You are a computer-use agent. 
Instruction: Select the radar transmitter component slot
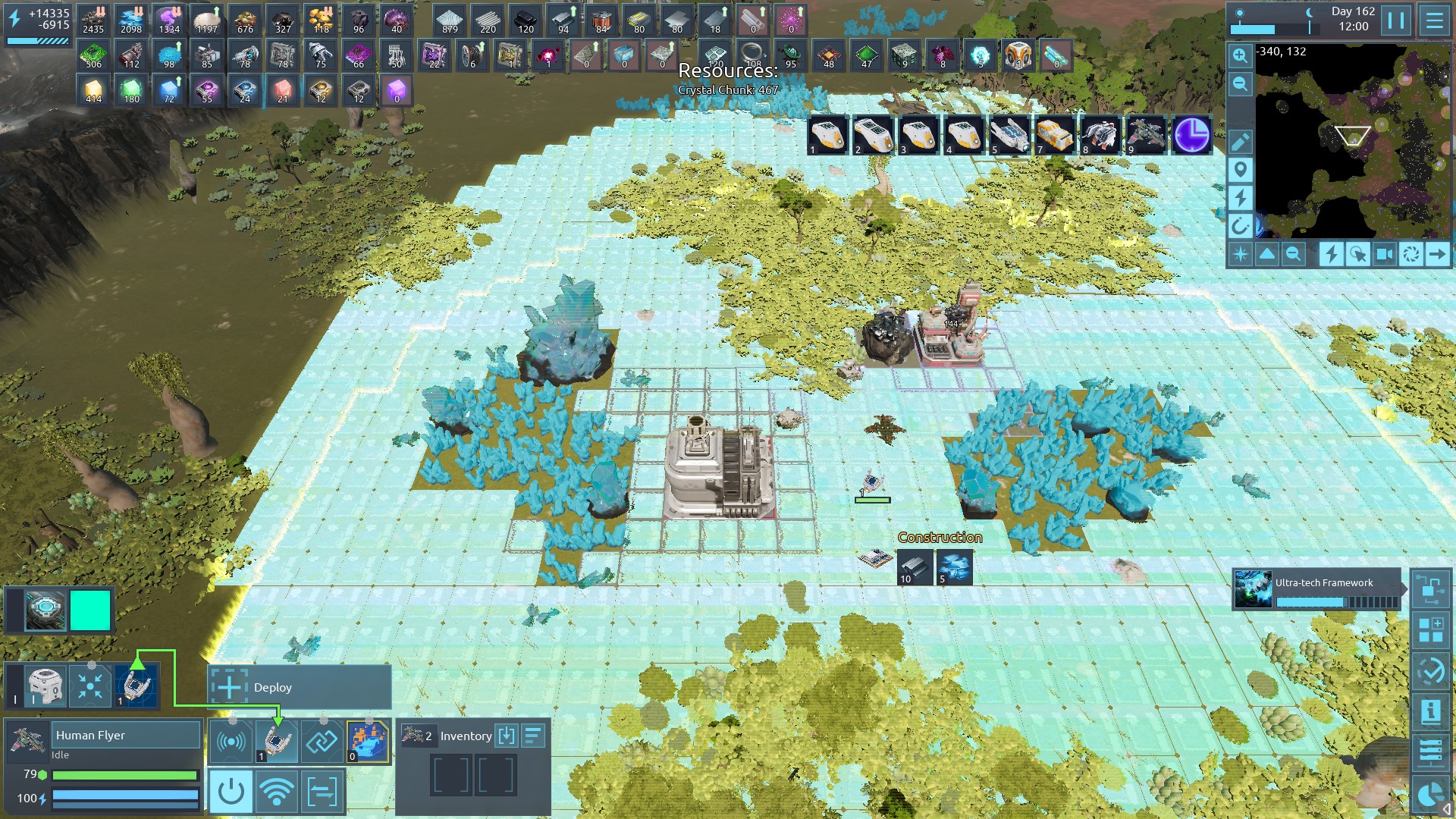[231, 742]
